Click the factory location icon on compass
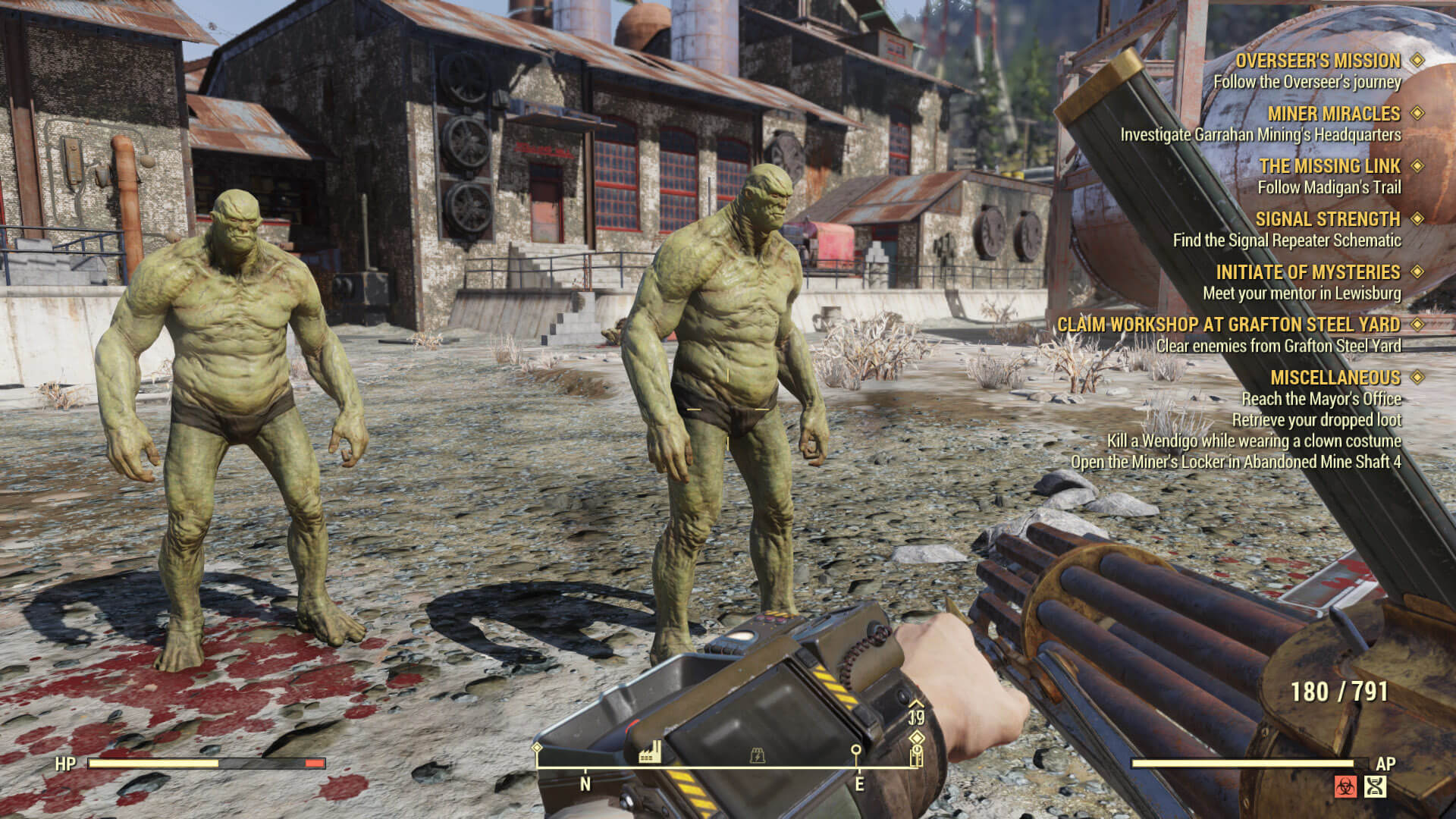 649,753
